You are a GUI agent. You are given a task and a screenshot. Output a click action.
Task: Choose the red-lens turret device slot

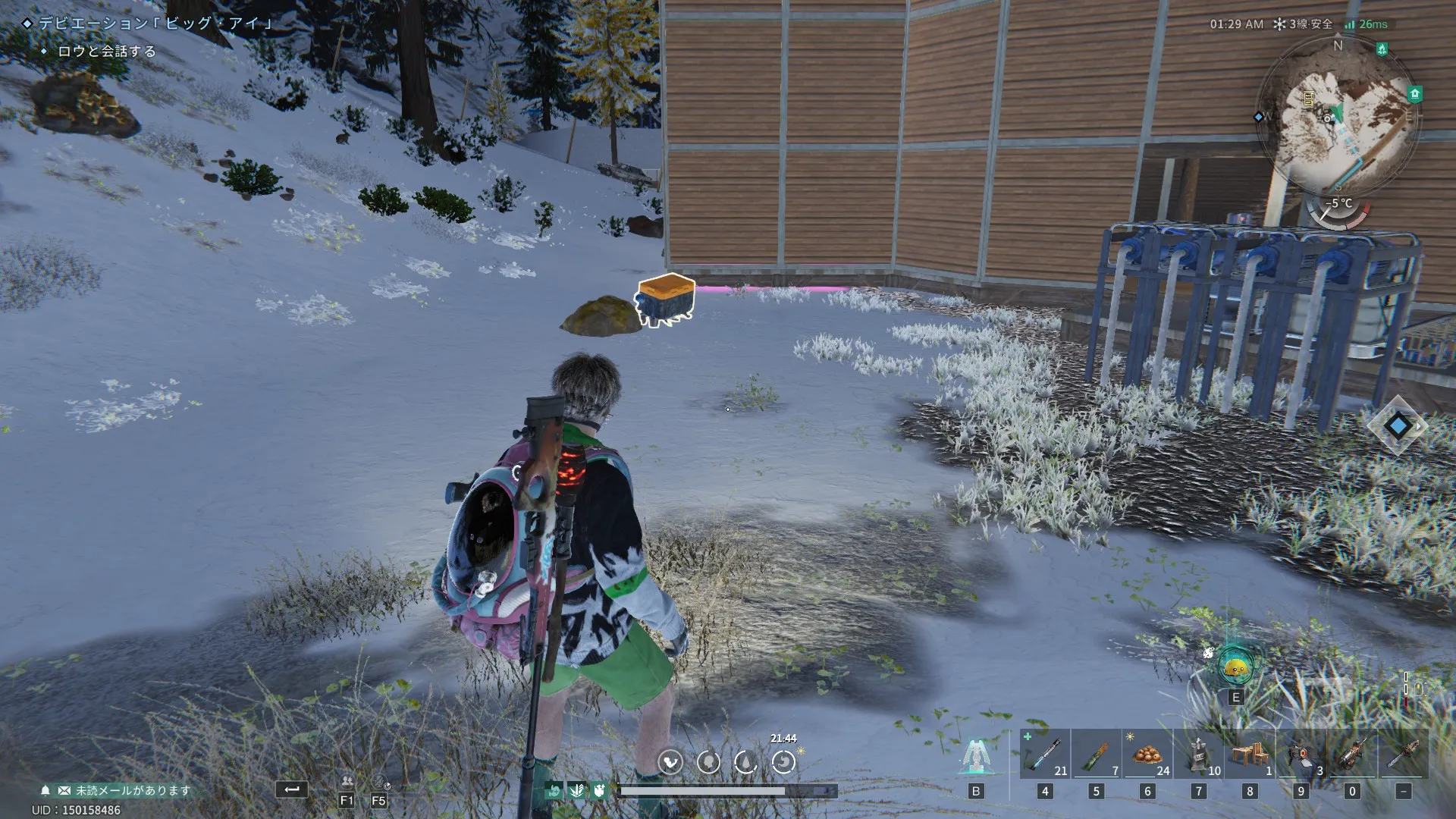point(1301,754)
